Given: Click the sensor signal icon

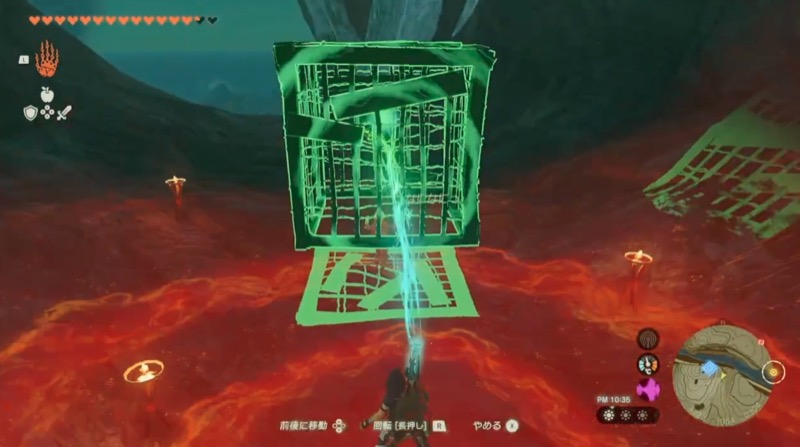Looking at the screenshot, I should (x=649, y=338).
